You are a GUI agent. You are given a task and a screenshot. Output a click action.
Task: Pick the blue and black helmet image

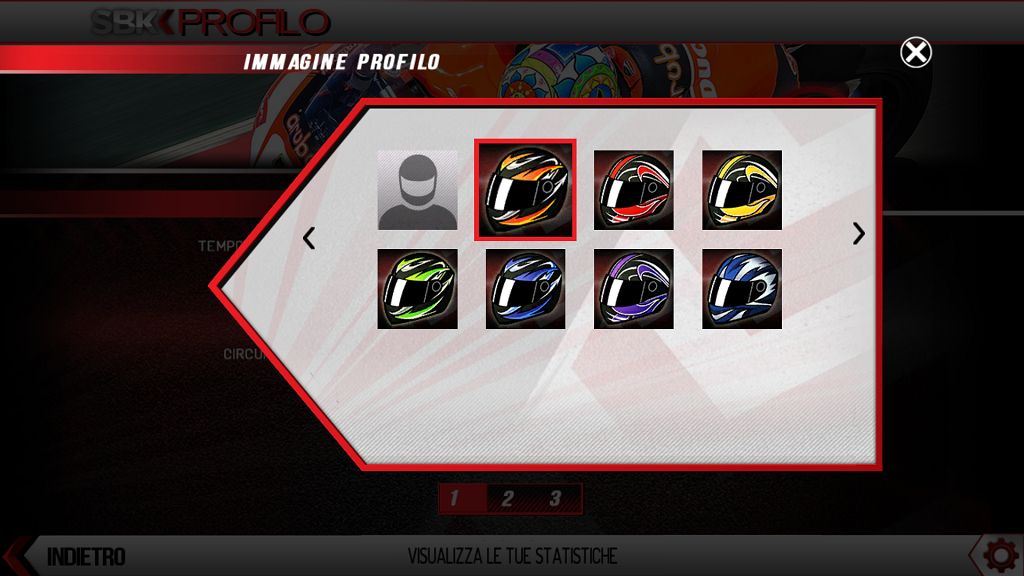click(525, 289)
